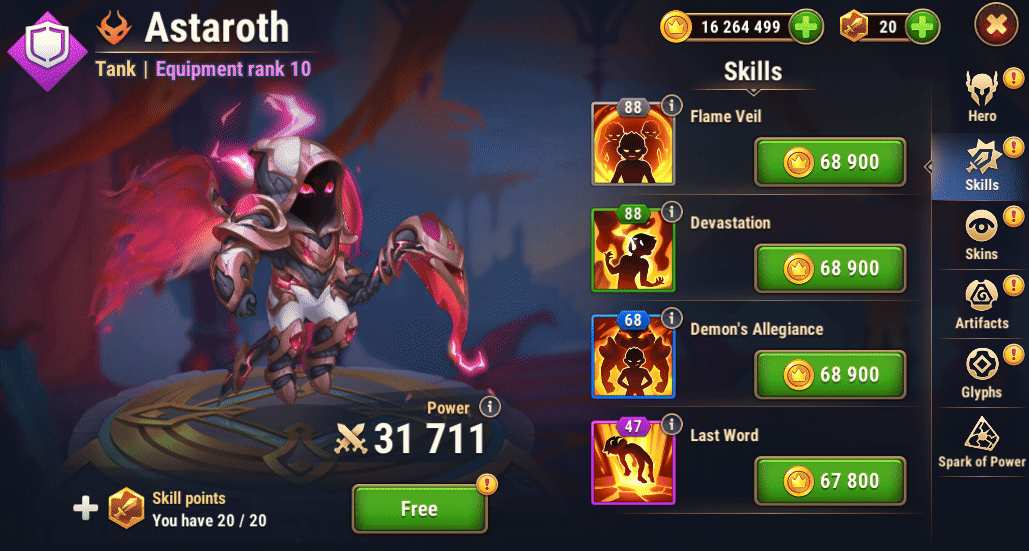Screen dimensions: 1029x551
Task: Open the Last Word skill icon
Action: (x=632, y=462)
